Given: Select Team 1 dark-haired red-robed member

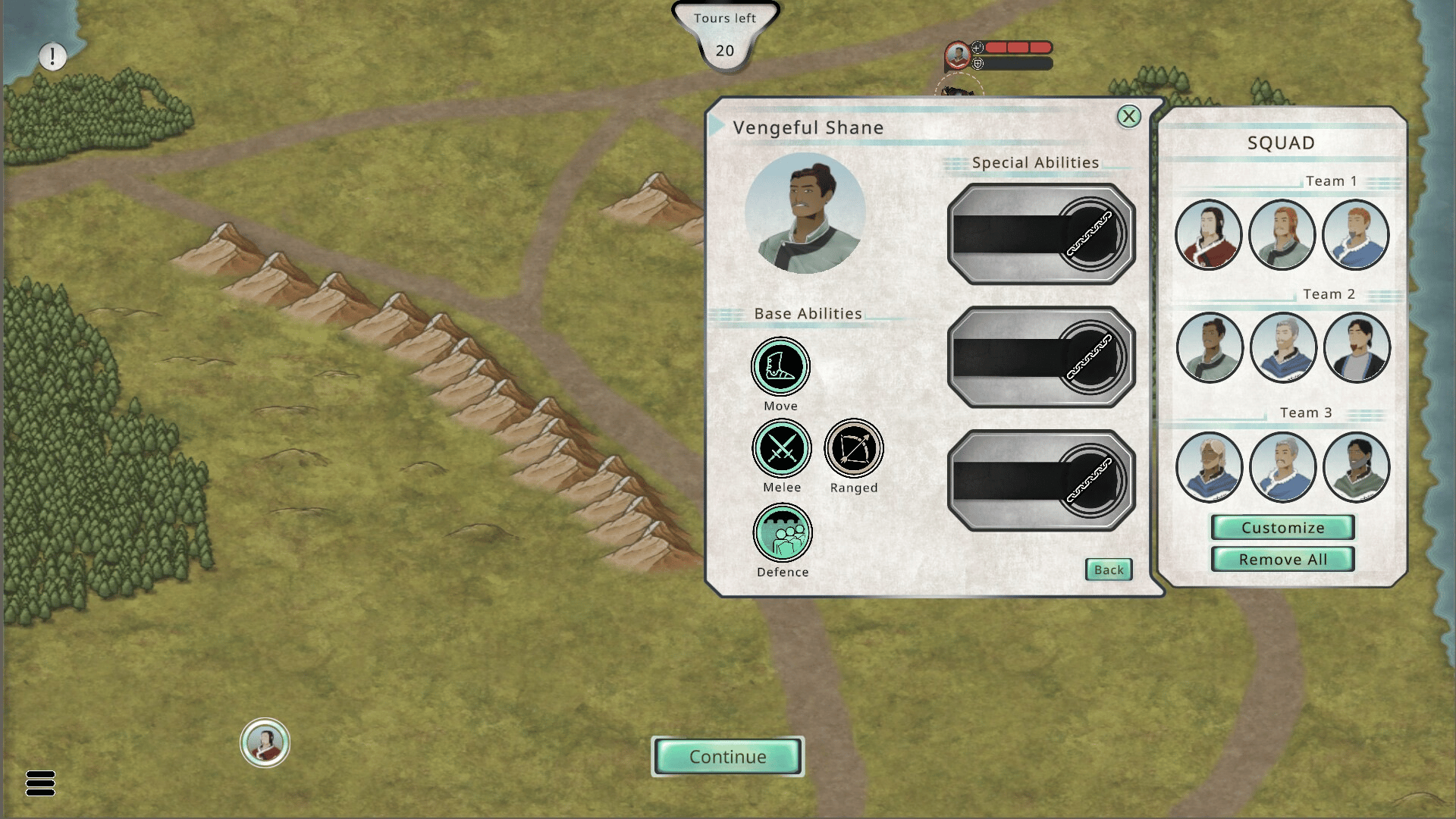Looking at the screenshot, I should 1208,235.
